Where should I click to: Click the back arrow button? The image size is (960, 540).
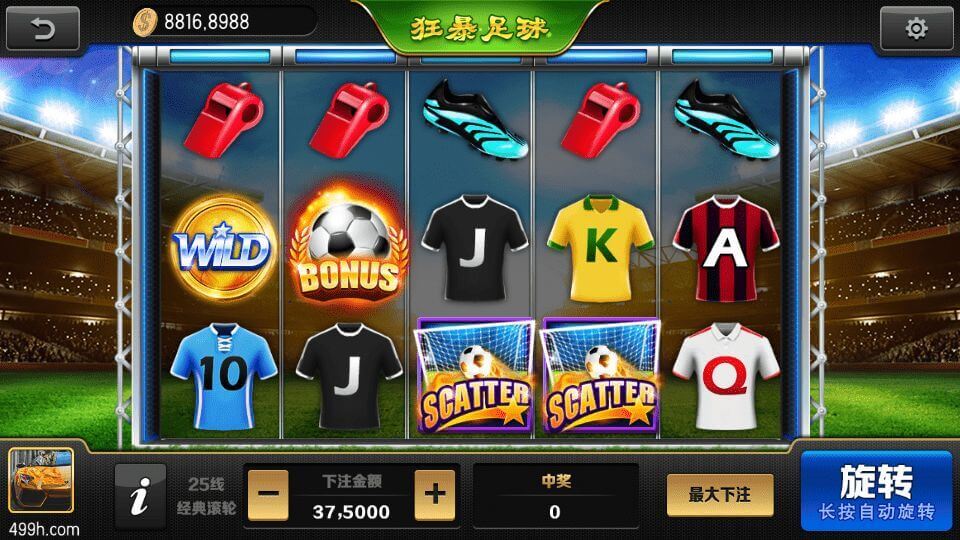[43, 28]
